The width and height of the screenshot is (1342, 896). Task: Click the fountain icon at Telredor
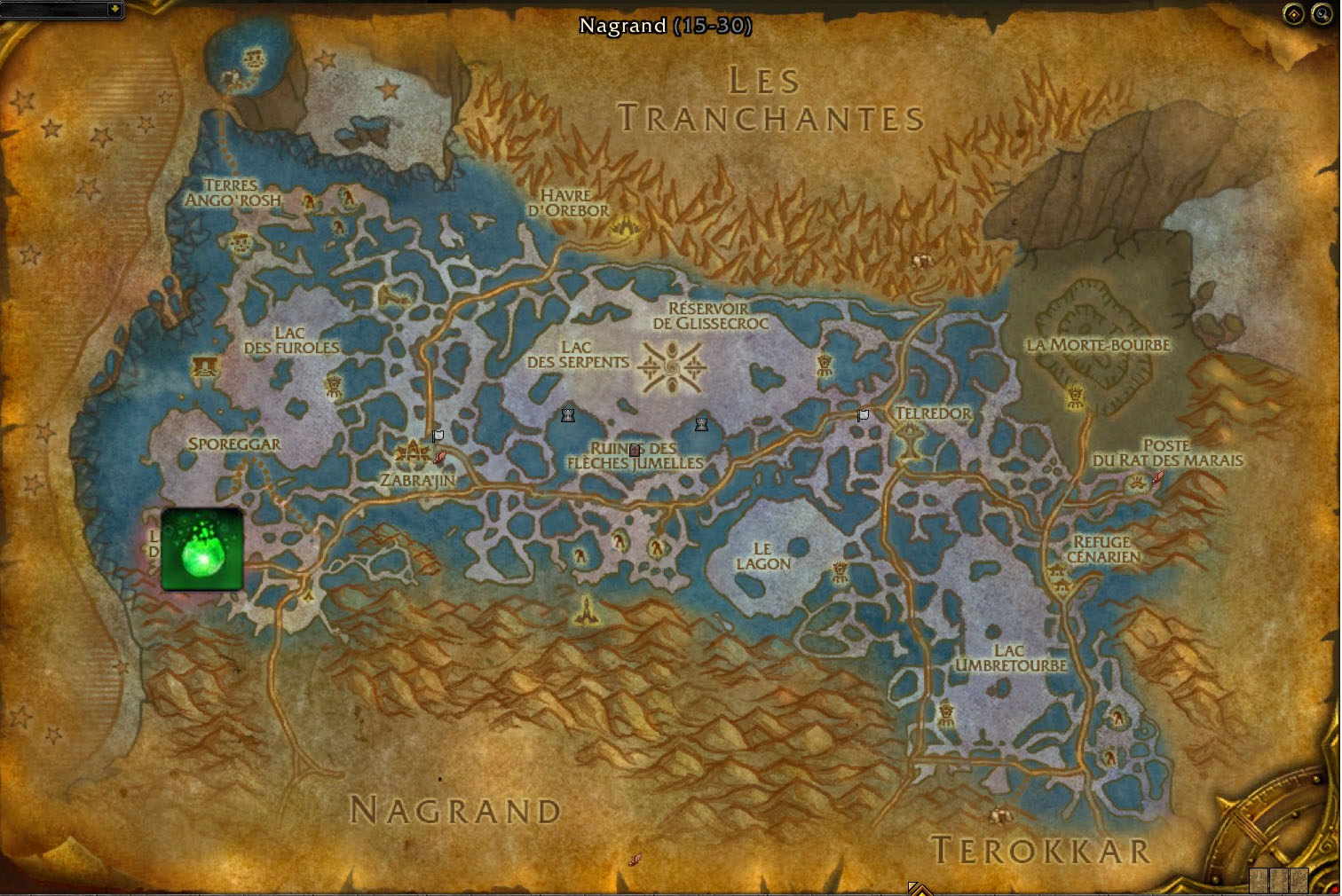[910, 440]
